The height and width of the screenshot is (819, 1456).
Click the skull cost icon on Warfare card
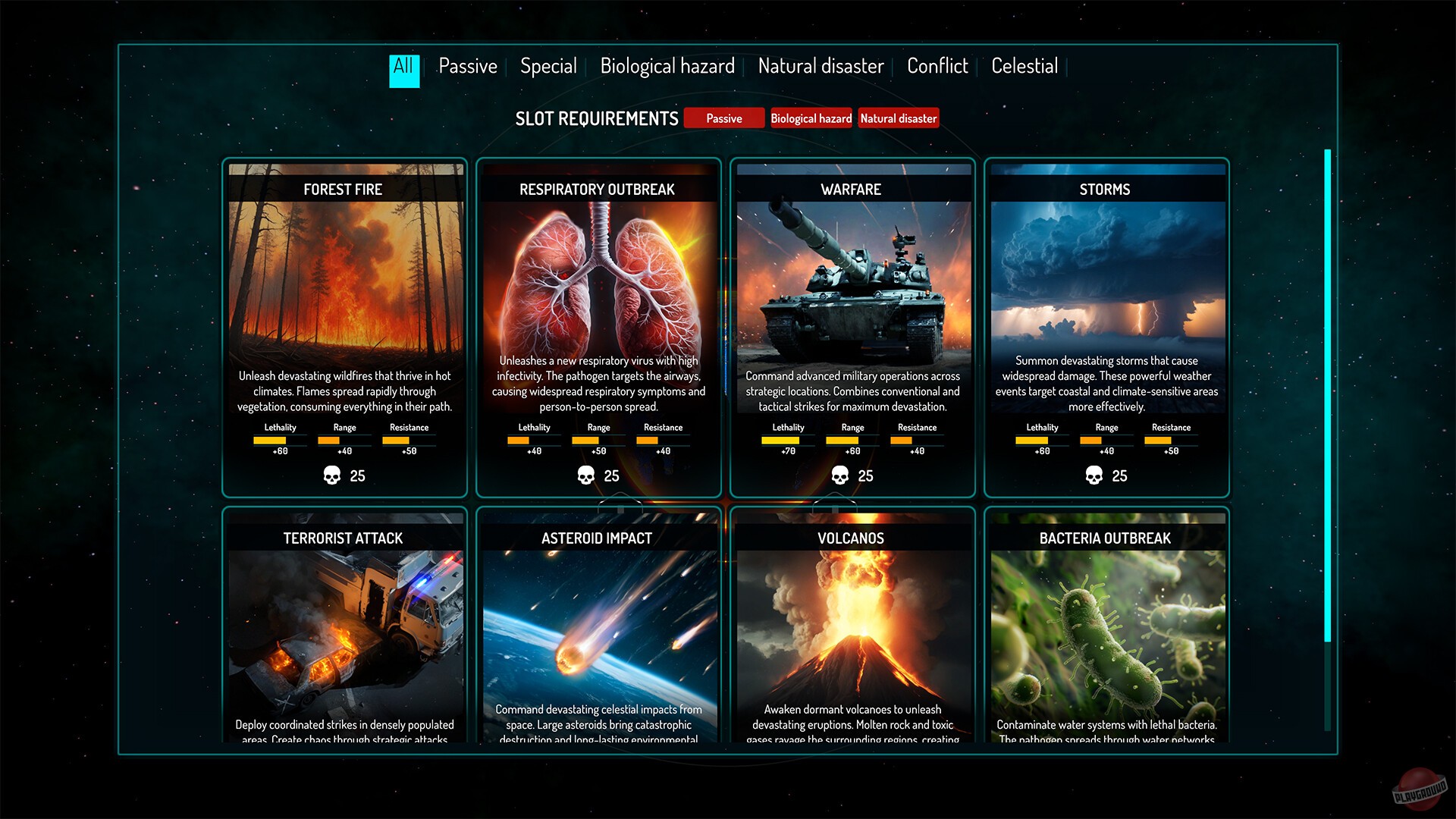coord(838,476)
